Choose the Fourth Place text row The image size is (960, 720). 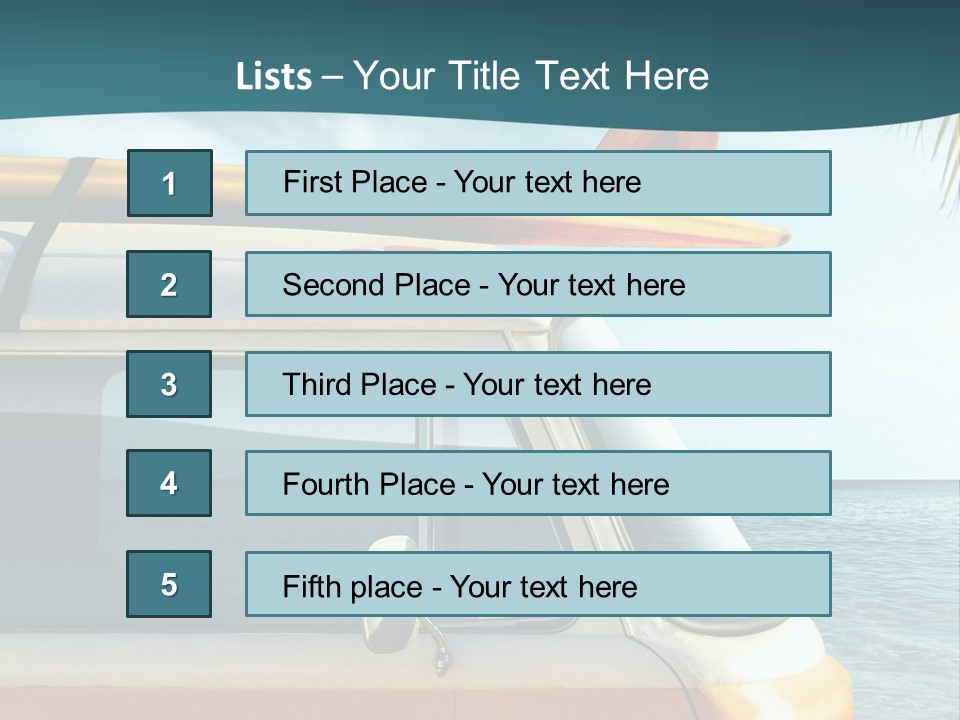(538, 483)
